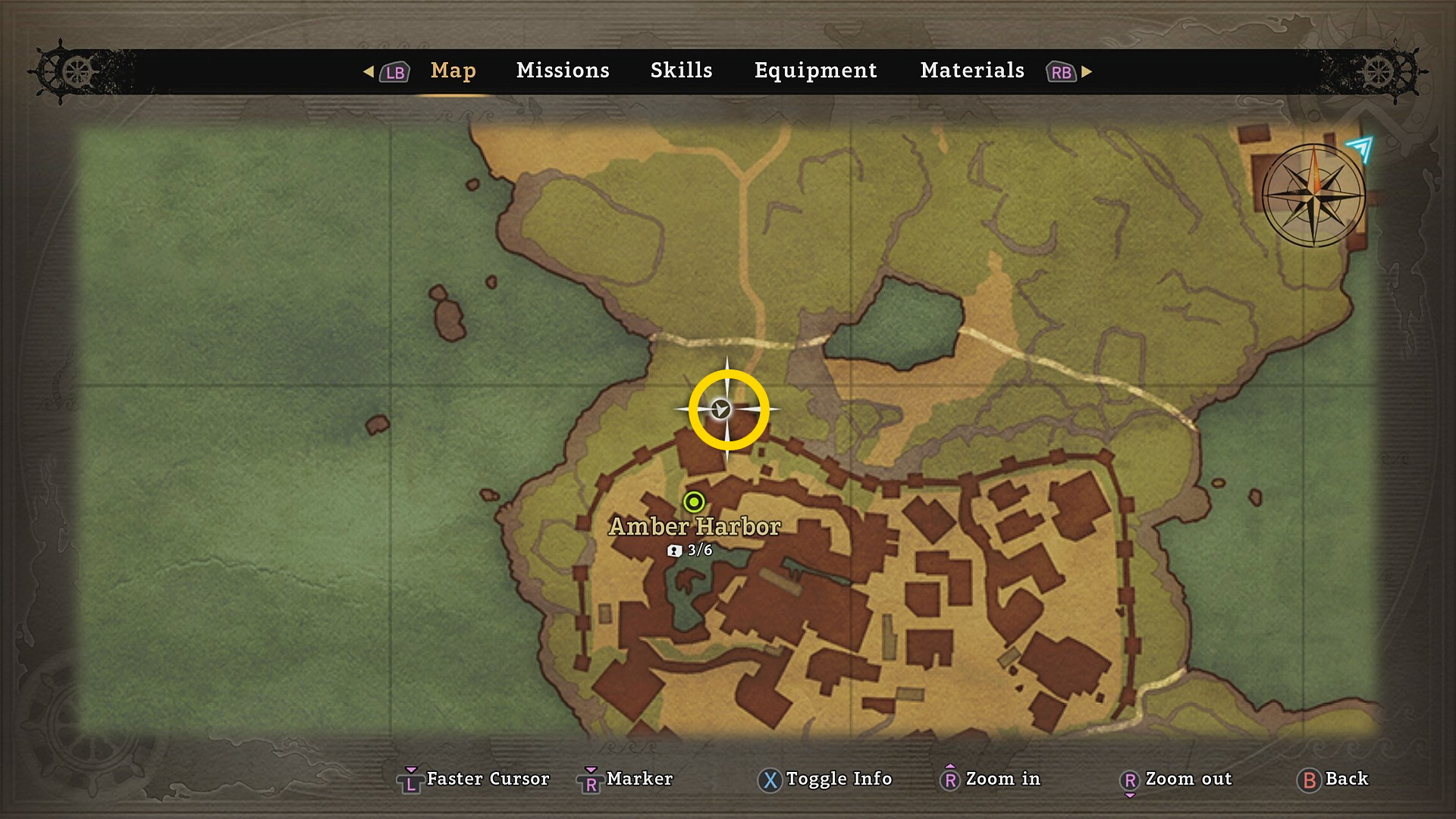Open the Missions tab
Screen dimensions: 1456x819
pos(563,71)
